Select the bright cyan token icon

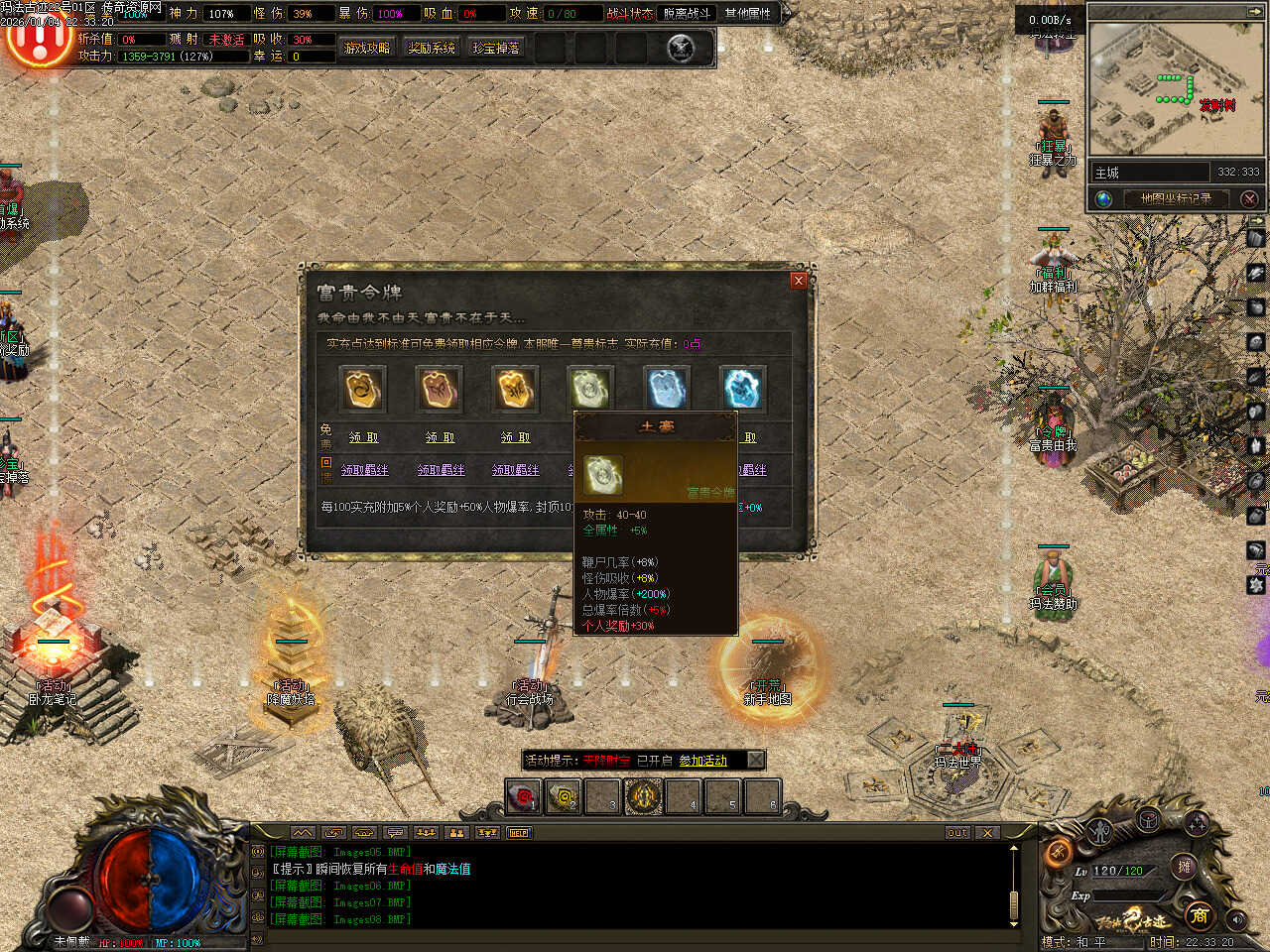pyautogui.click(x=742, y=389)
